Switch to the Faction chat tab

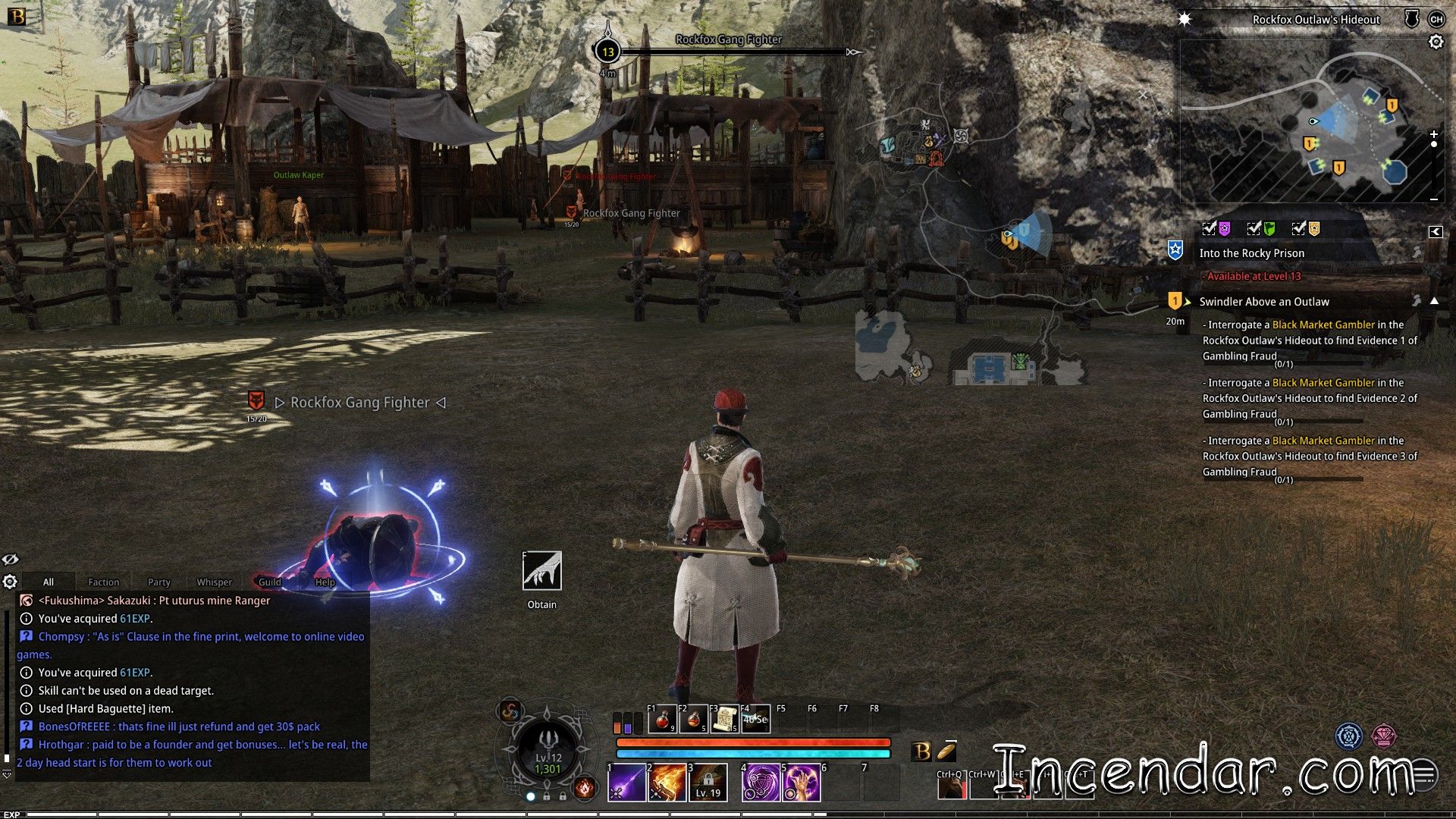click(x=103, y=582)
